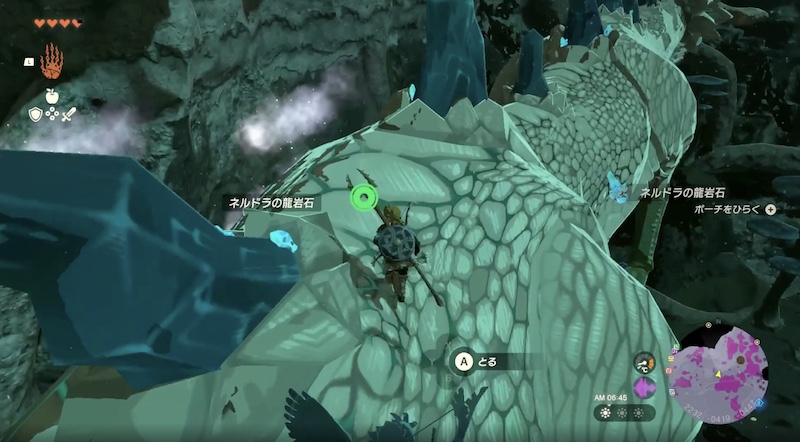This screenshot has height=442, width=800.
Task: Open the sword weapon quick-select icon
Action: (69, 114)
